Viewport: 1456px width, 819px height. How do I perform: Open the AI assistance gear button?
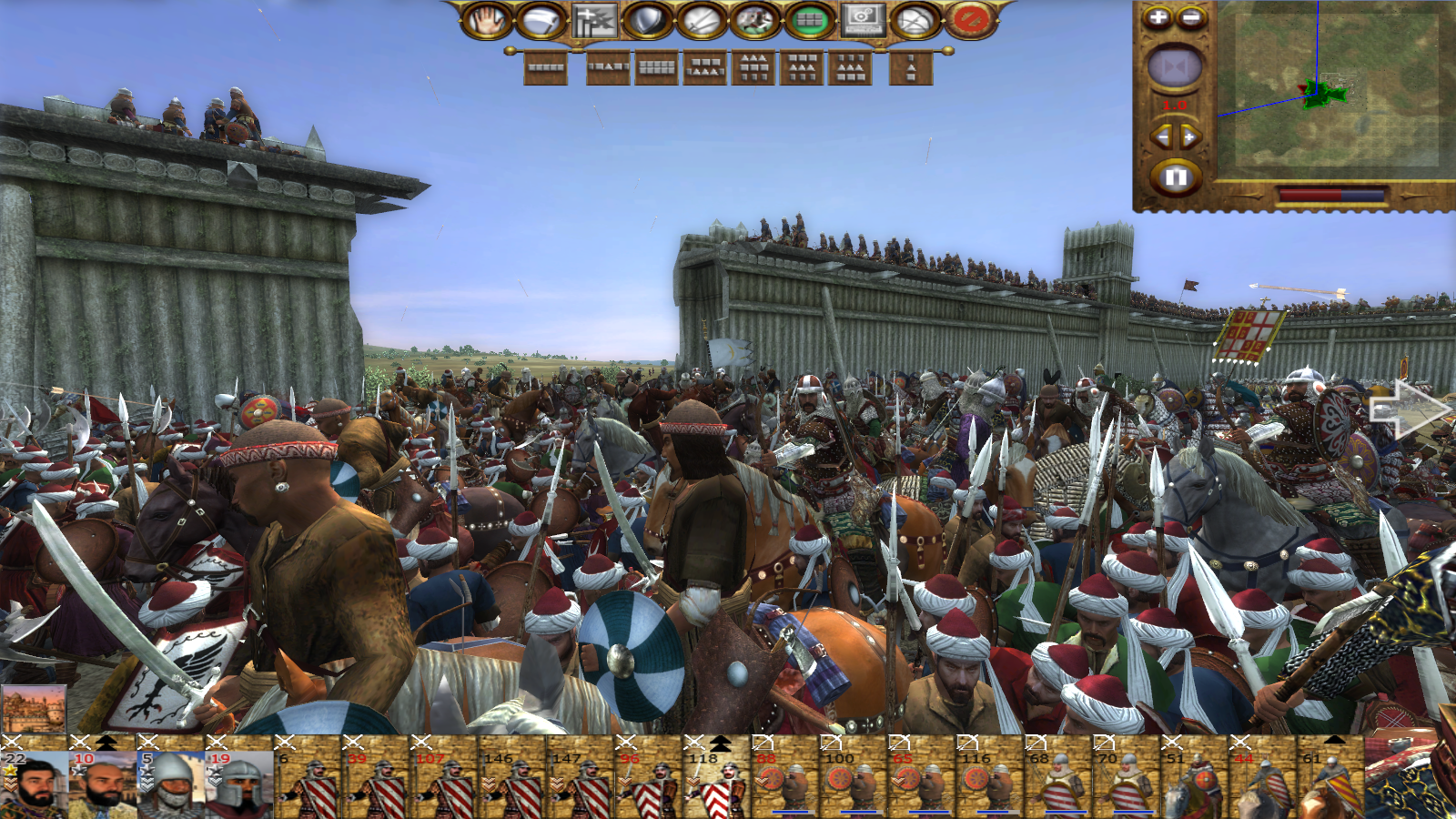coord(863,20)
